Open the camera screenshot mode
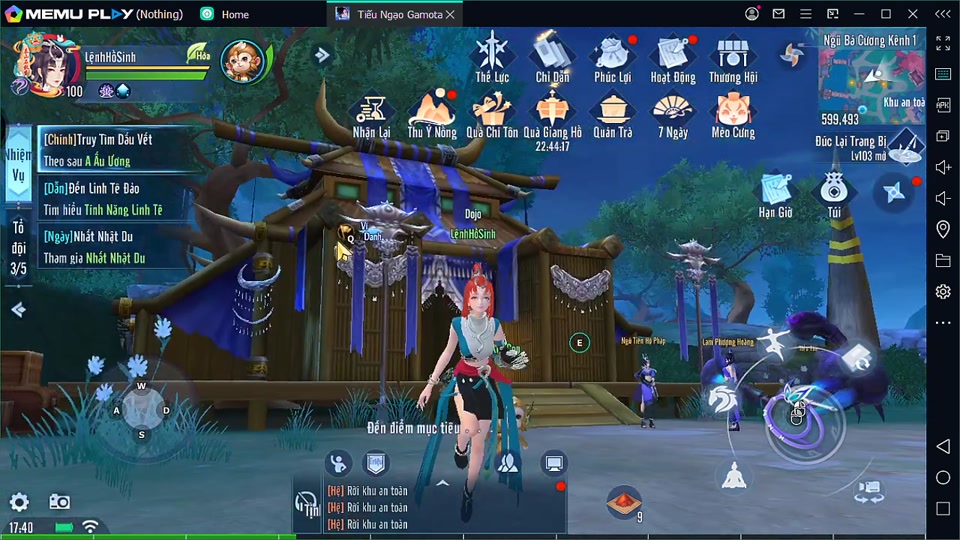The image size is (960, 540). pos(60,502)
